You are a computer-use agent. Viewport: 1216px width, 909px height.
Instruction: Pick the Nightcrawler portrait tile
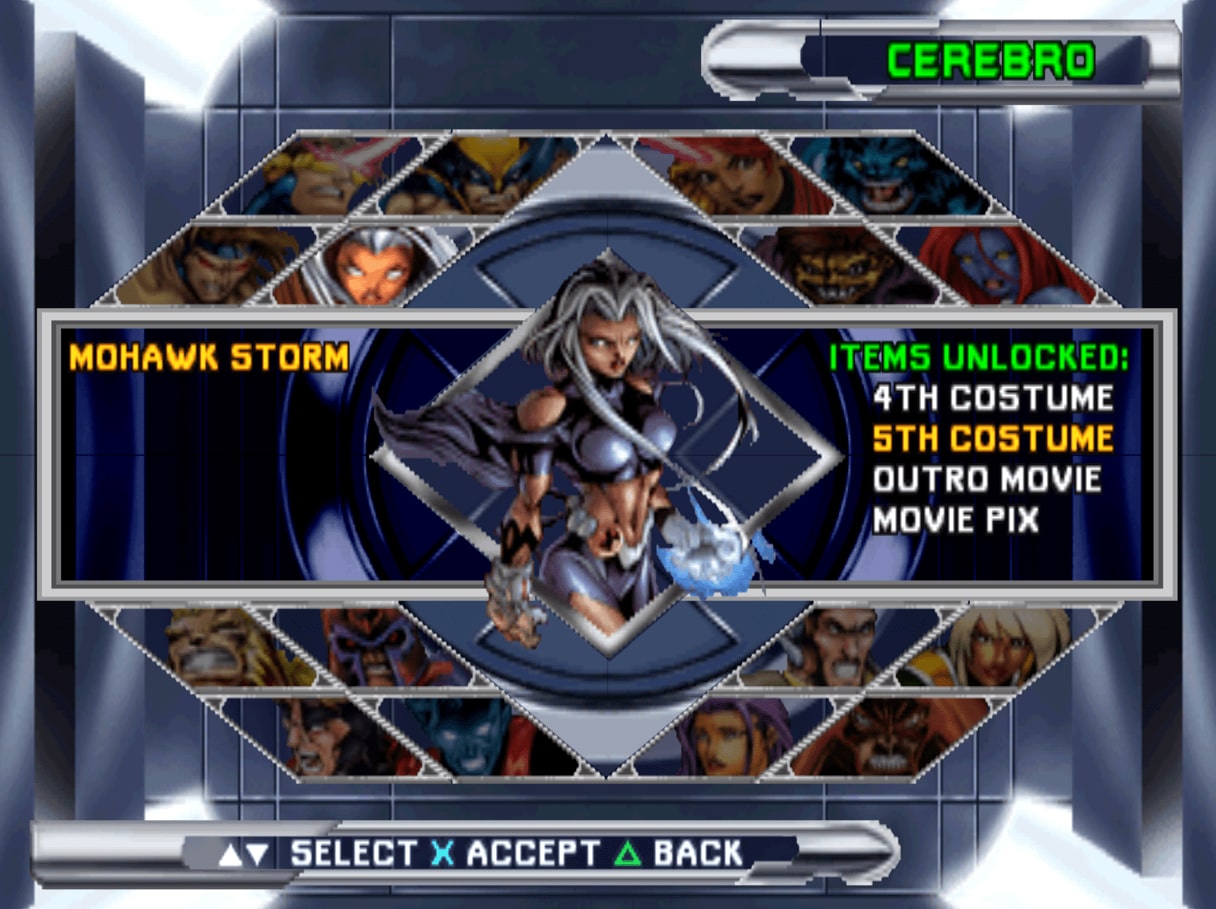(x=460, y=735)
